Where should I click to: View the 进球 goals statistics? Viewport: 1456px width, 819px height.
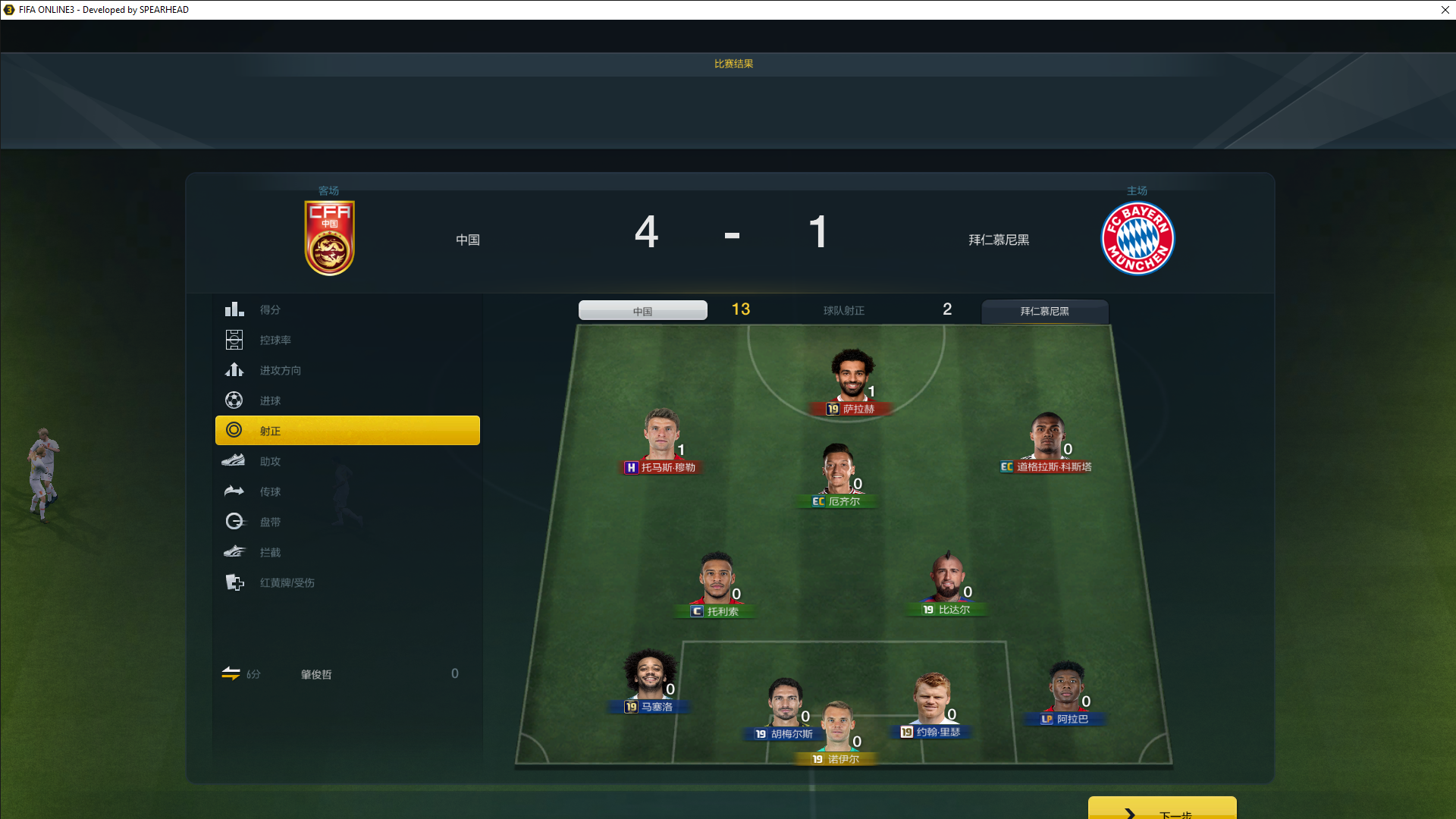[270, 400]
